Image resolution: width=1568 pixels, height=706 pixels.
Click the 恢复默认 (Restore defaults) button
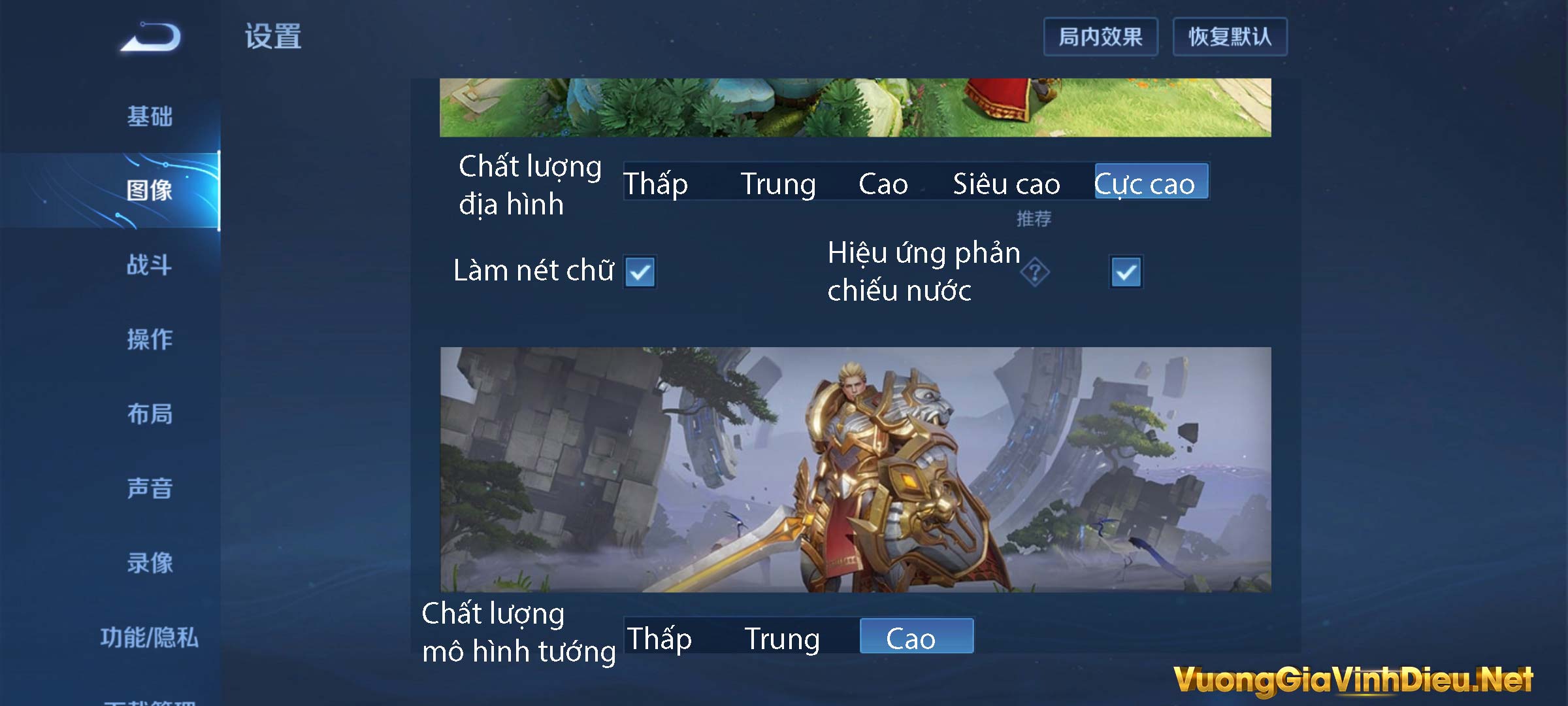point(1230,37)
